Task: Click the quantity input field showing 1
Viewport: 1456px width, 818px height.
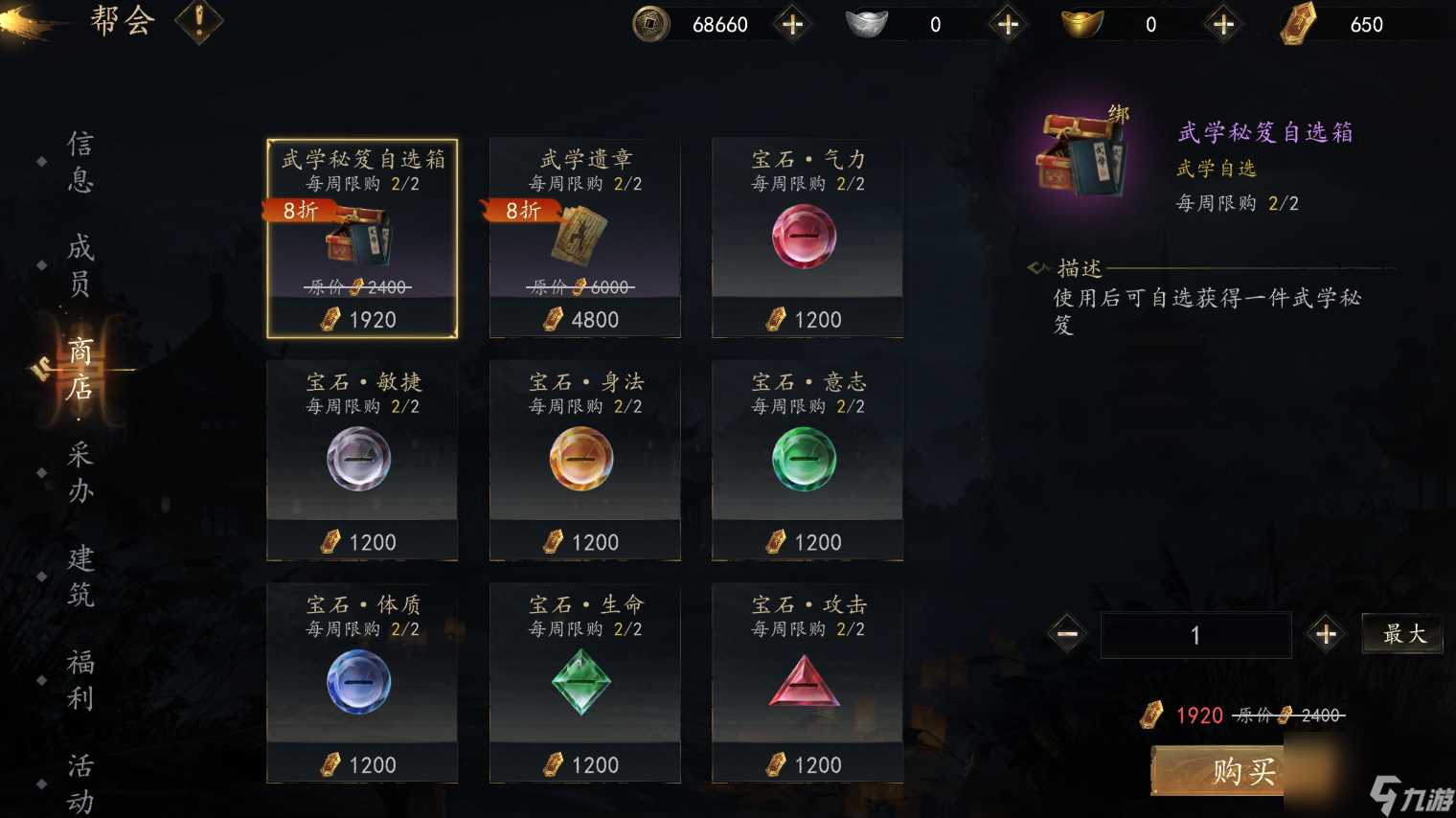Action: 1195,634
